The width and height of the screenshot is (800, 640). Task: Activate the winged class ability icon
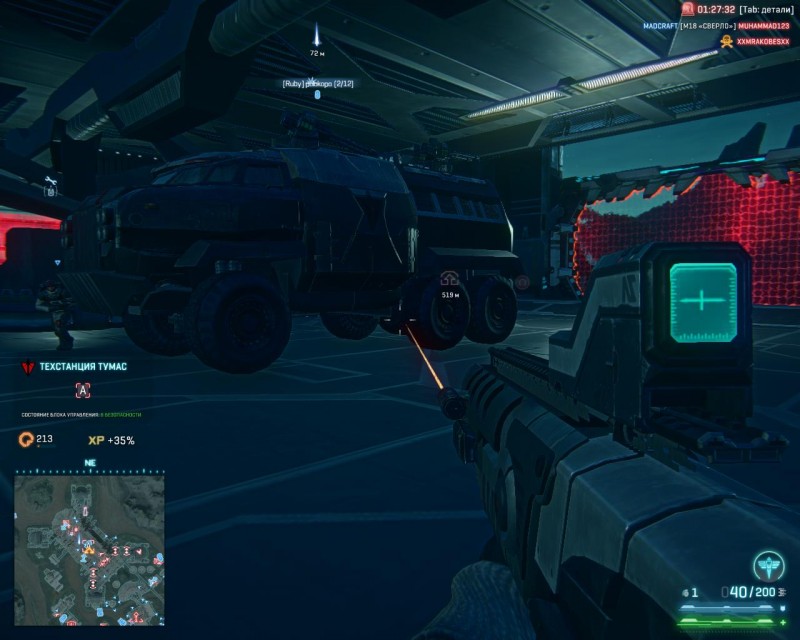[768, 565]
